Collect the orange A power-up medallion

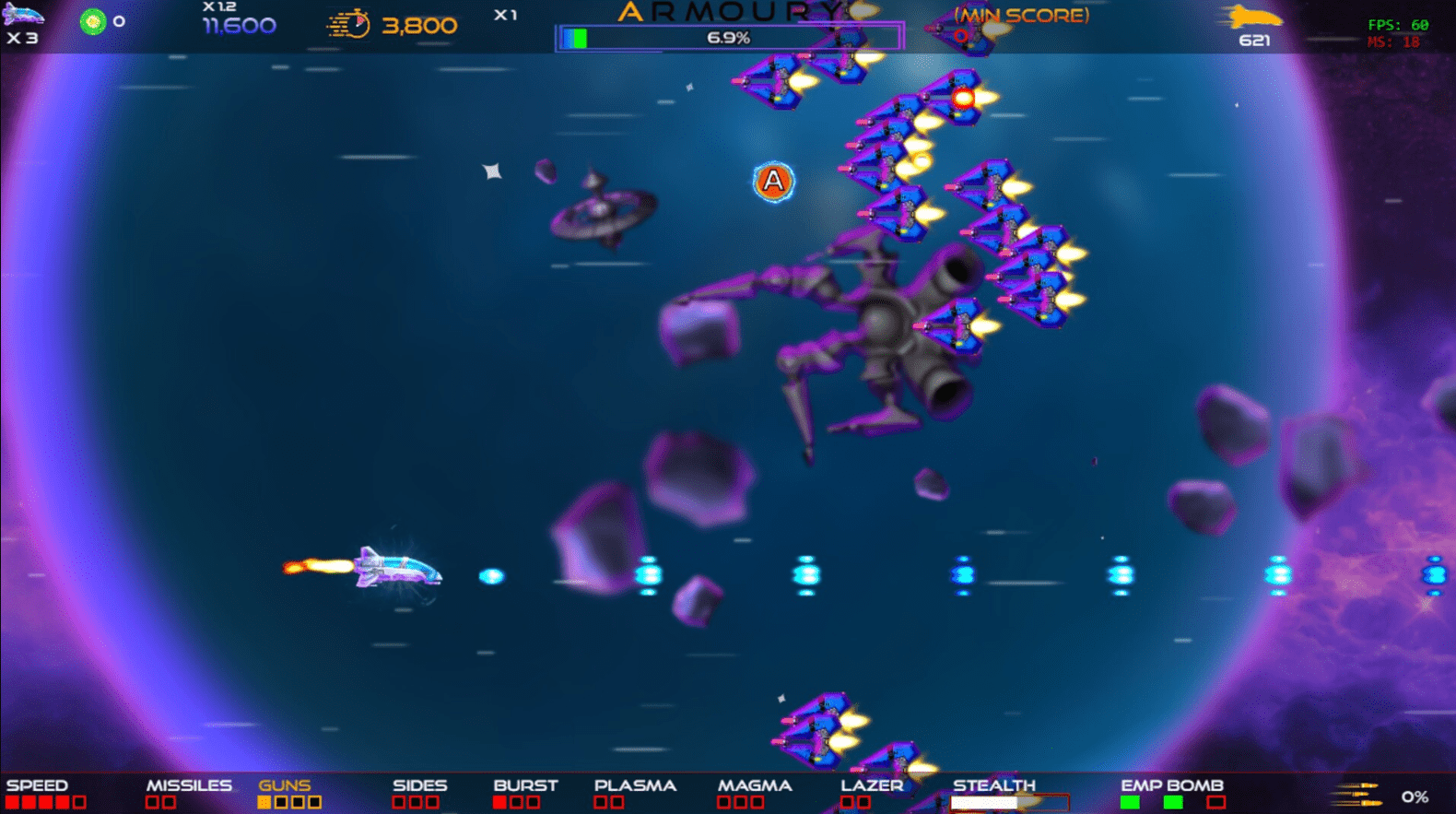point(771,183)
